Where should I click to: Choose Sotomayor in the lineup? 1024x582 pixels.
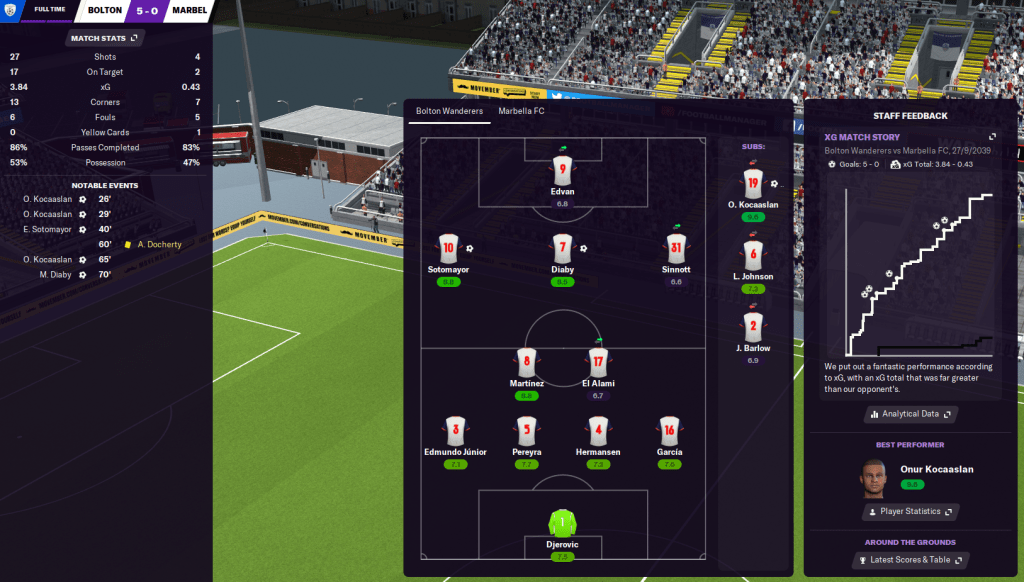tap(447, 249)
